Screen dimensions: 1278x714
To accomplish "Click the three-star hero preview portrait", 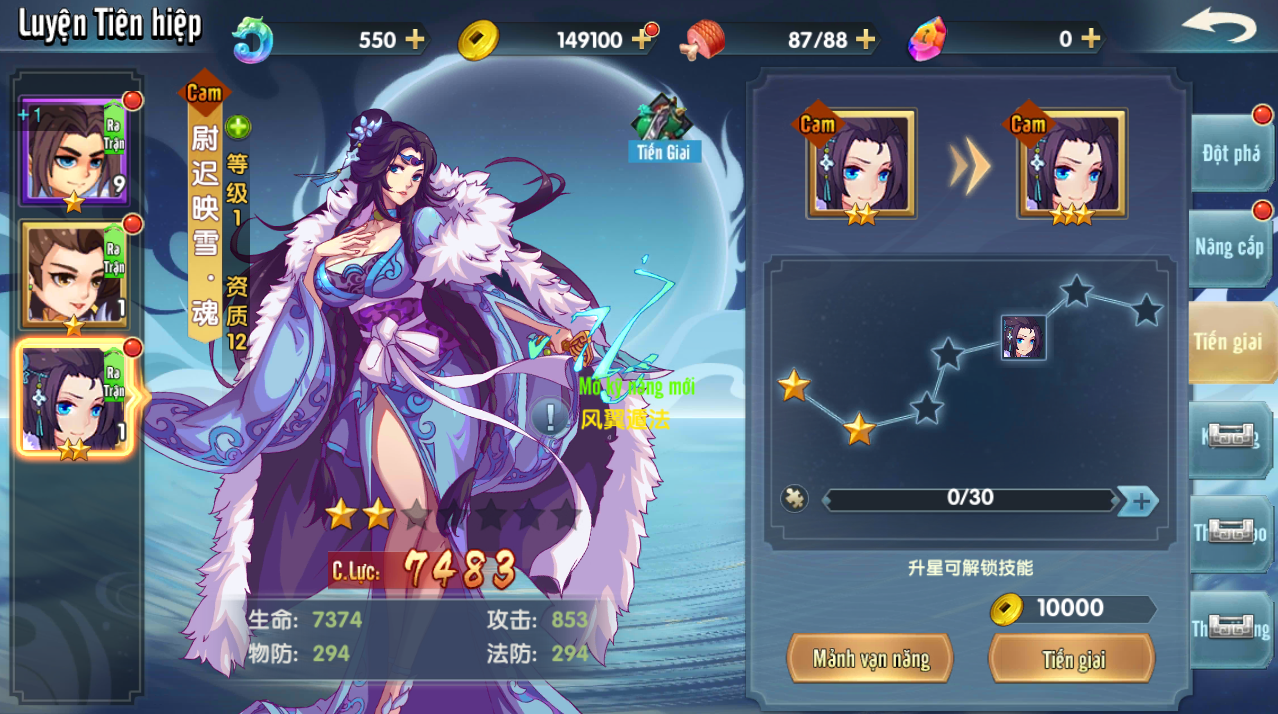I will (1072, 165).
